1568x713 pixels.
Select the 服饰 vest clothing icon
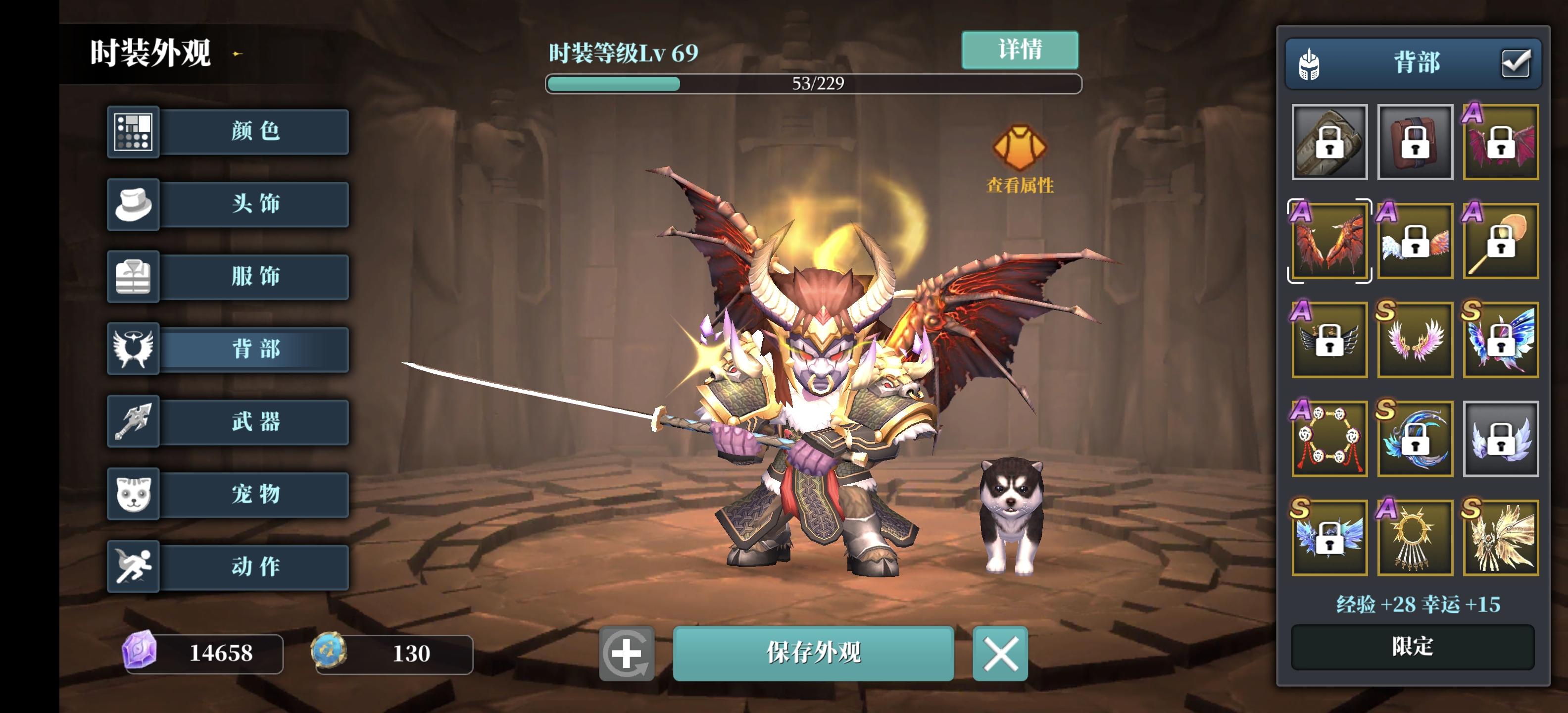tap(133, 277)
